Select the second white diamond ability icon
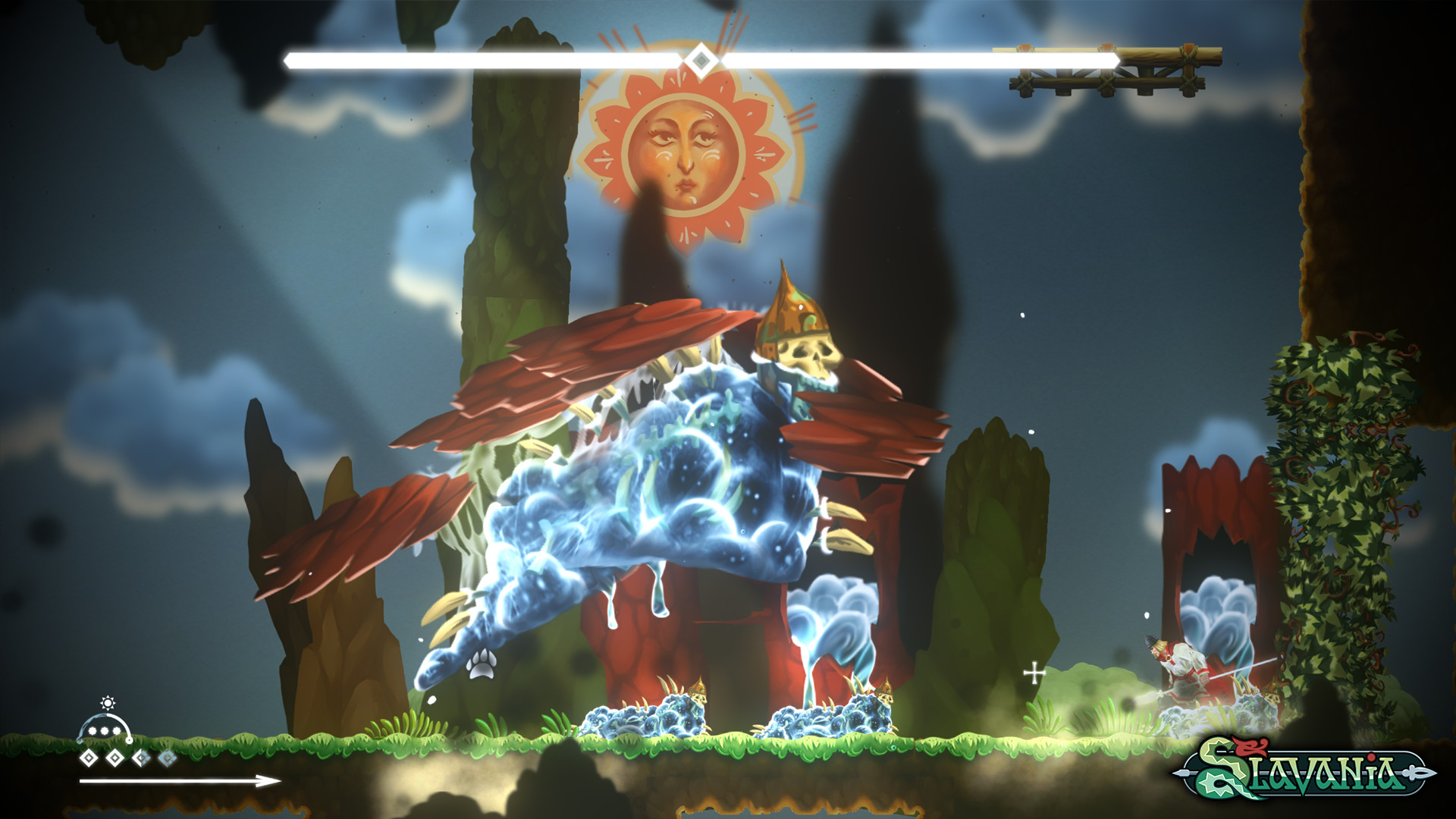This screenshot has width=1456, height=819. pos(115,758)
